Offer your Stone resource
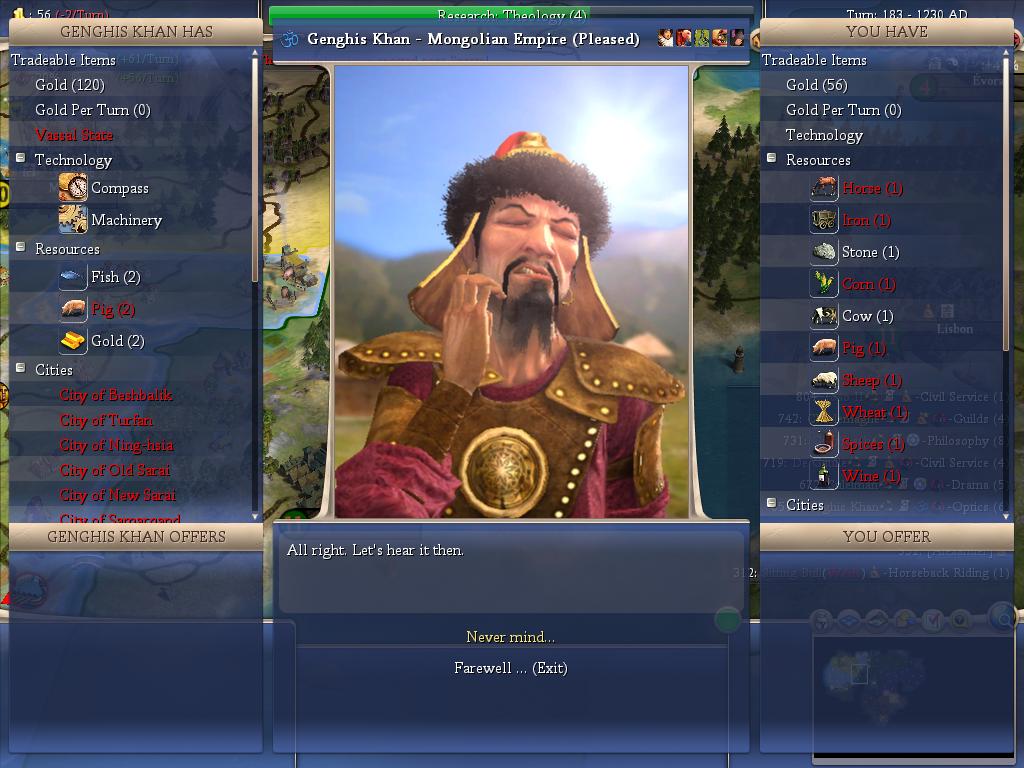 870,252
